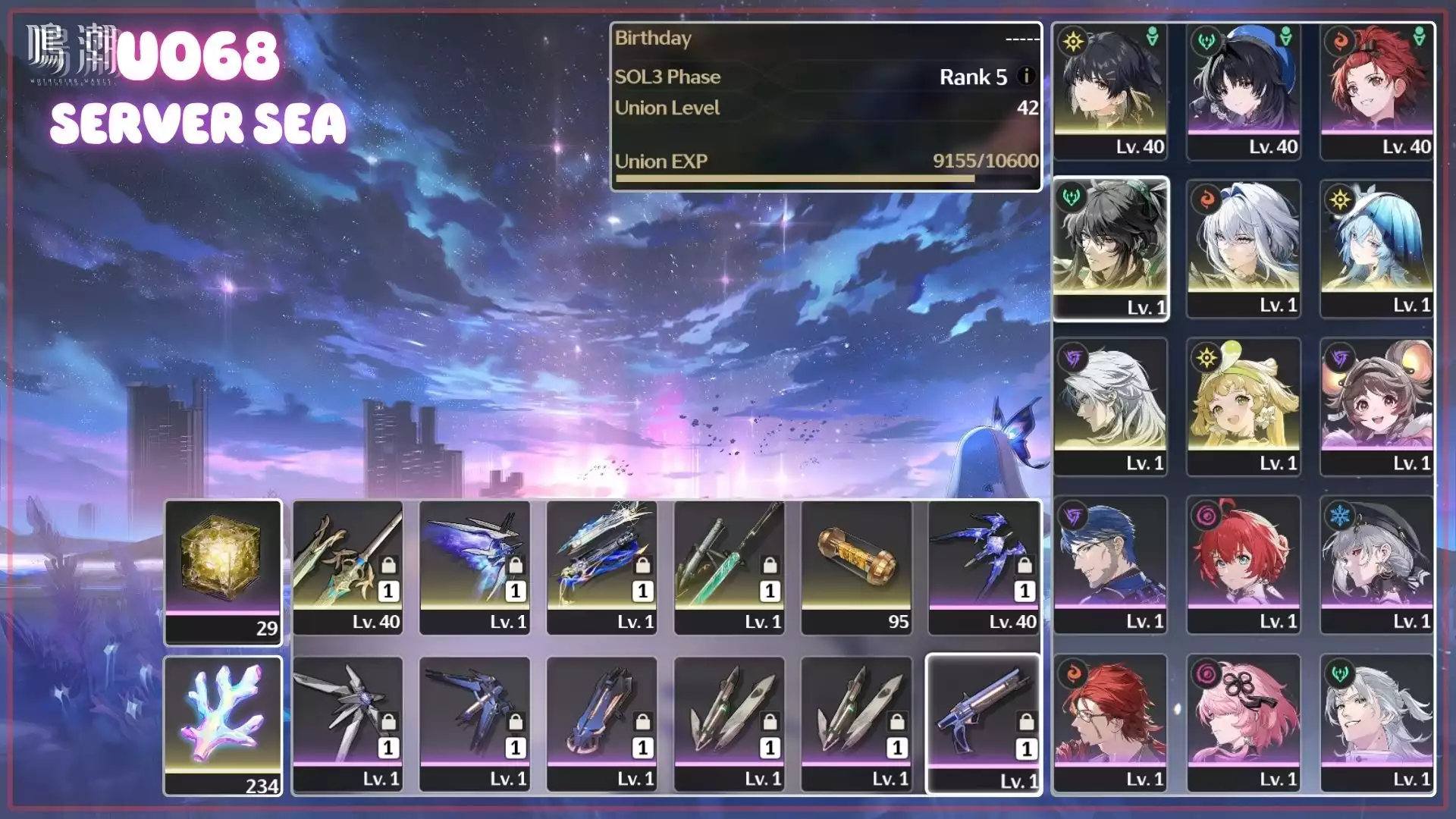Click the info icon beside Rank 5
This screenshot has height=819, width=1456.
(1026, 77)
